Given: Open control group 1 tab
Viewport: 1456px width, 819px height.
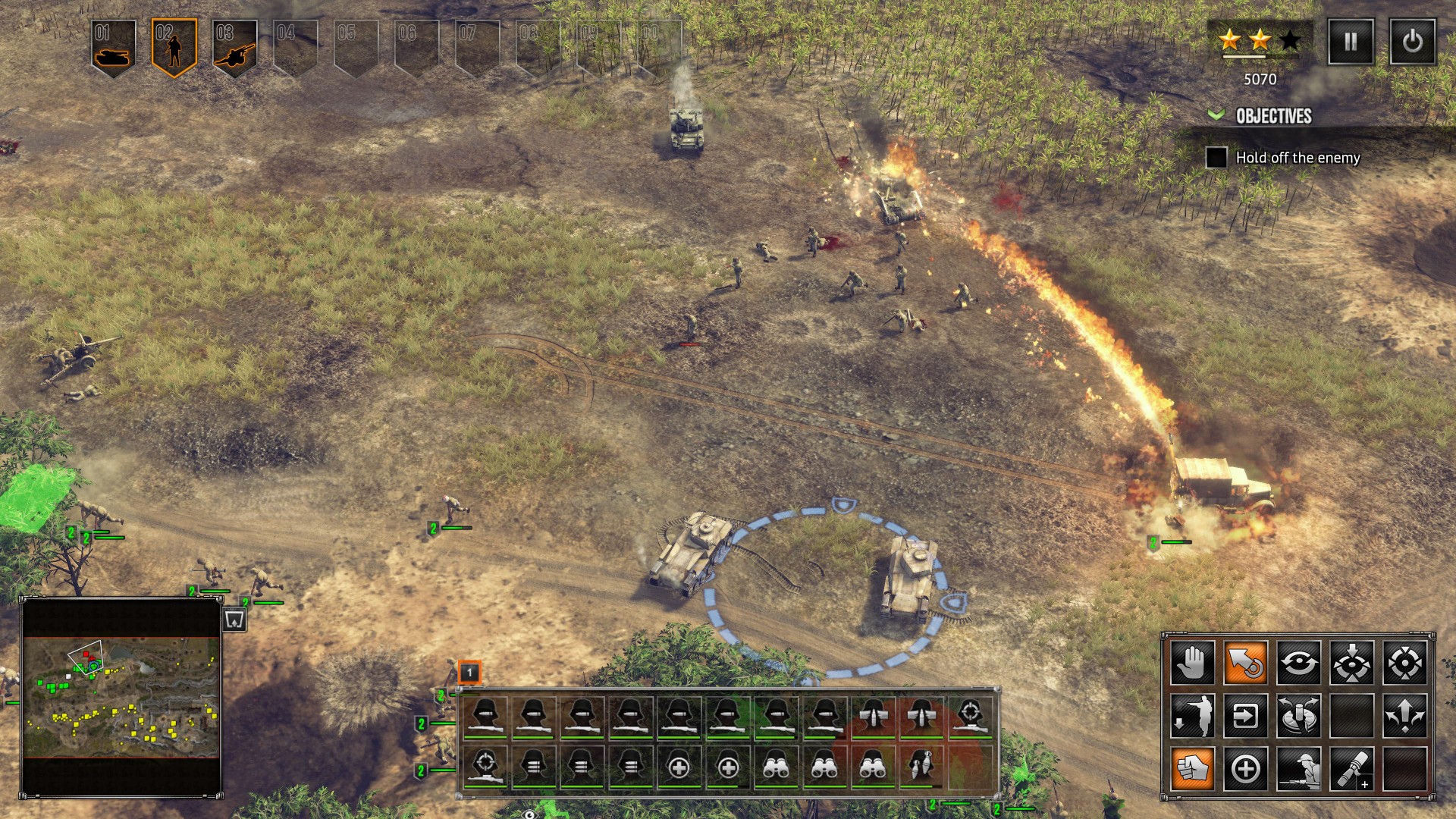Looking at the screenshot, I should pyautogui.click(x=469, y=672).
